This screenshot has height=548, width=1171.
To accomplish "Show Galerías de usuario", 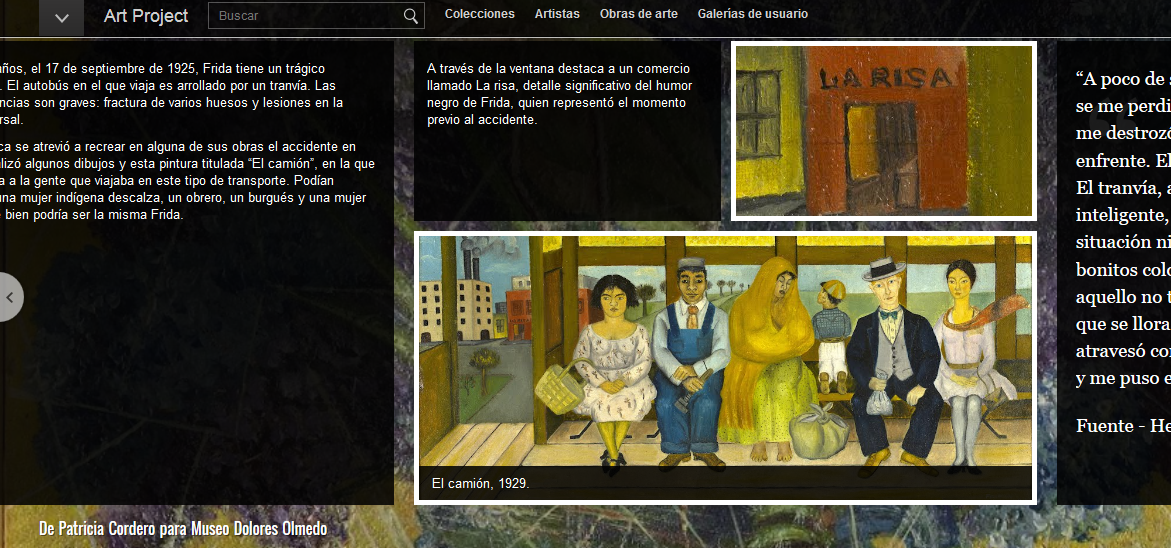I will 753,14.
